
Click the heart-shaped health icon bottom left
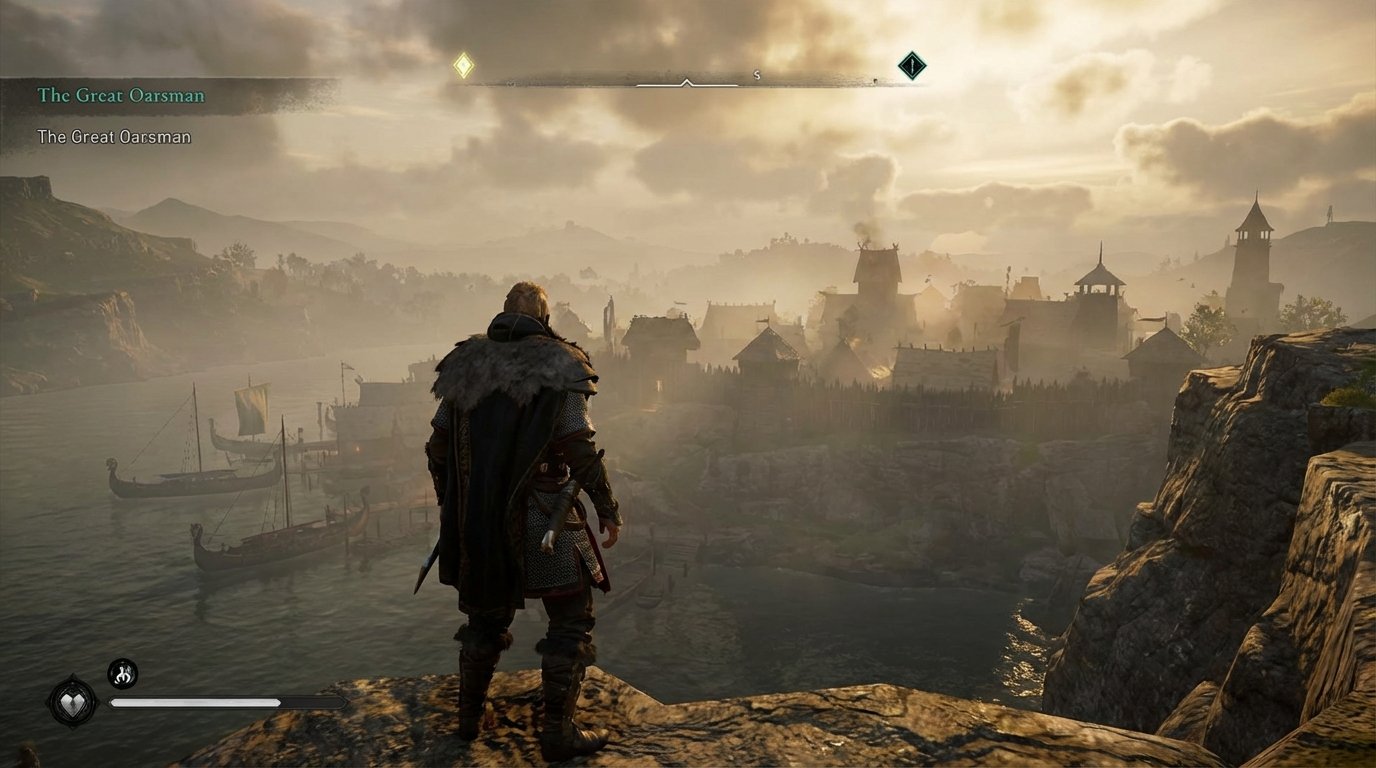[73, 704]
